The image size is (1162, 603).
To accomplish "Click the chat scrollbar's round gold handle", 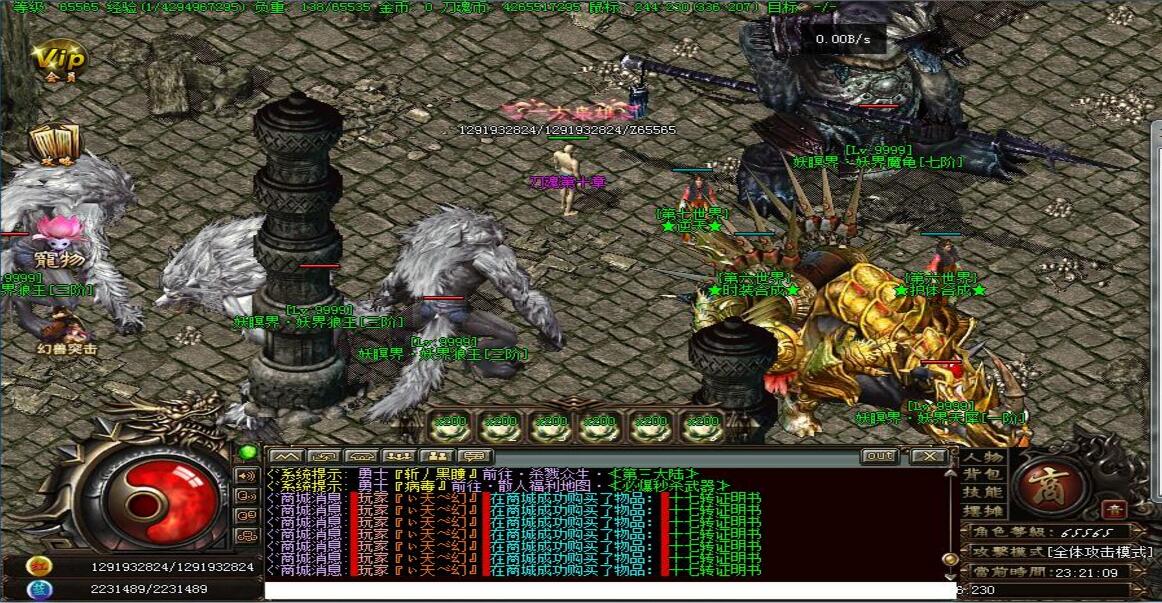I will coord(949,559).
